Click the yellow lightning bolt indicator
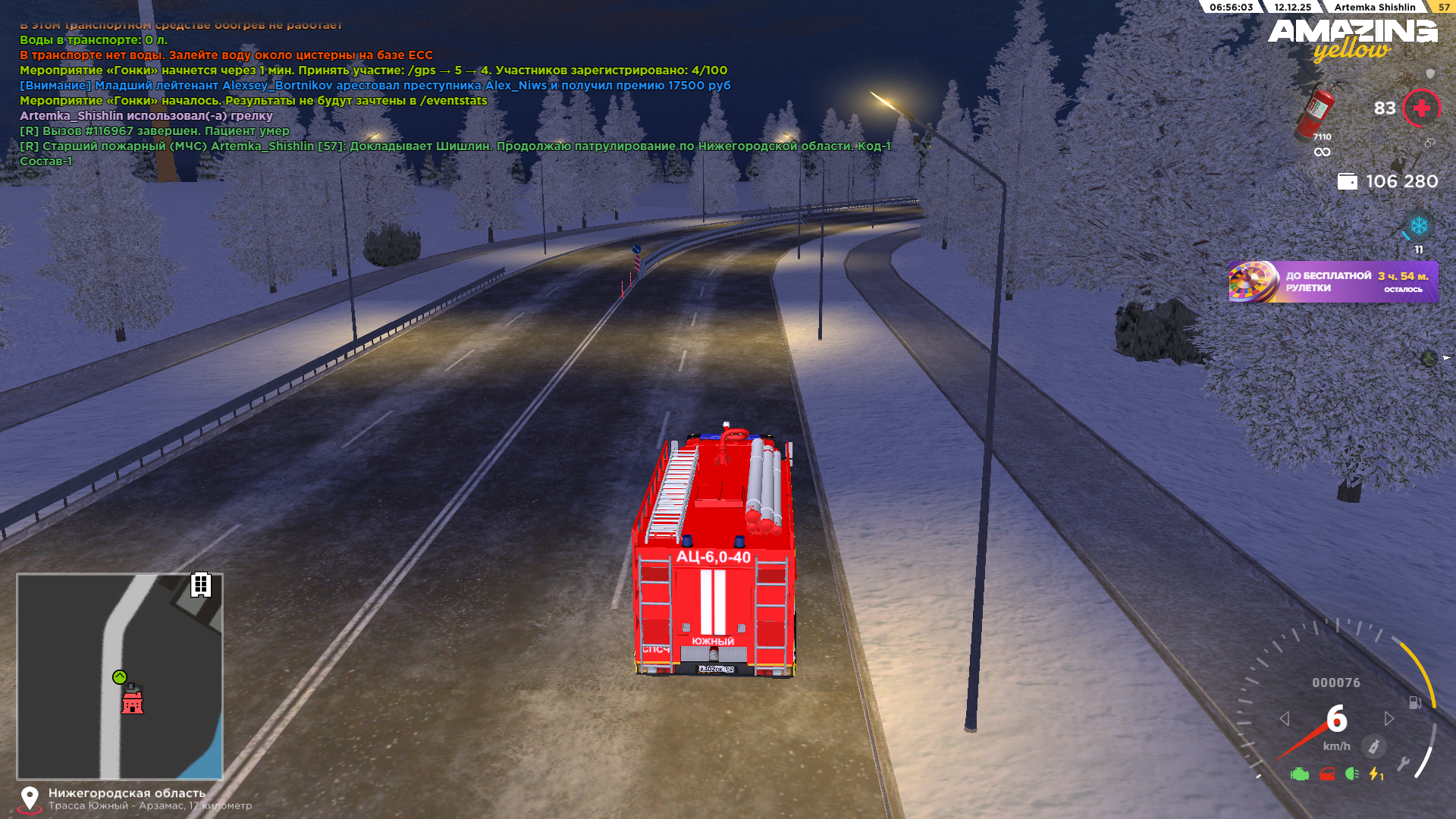 pos(1375,774)
